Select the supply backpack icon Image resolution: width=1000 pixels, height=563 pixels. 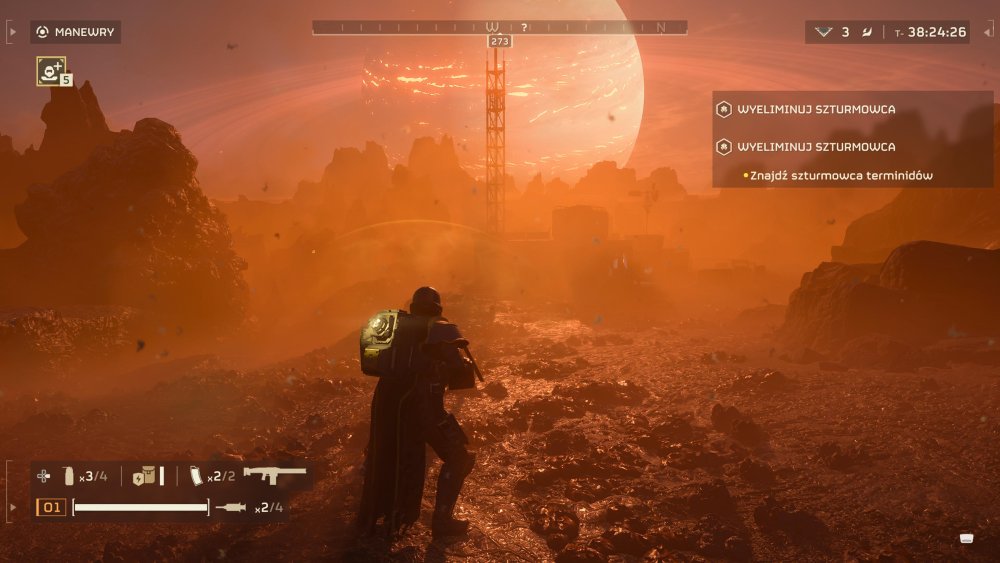pyautogui.click(x=146, y=476)
